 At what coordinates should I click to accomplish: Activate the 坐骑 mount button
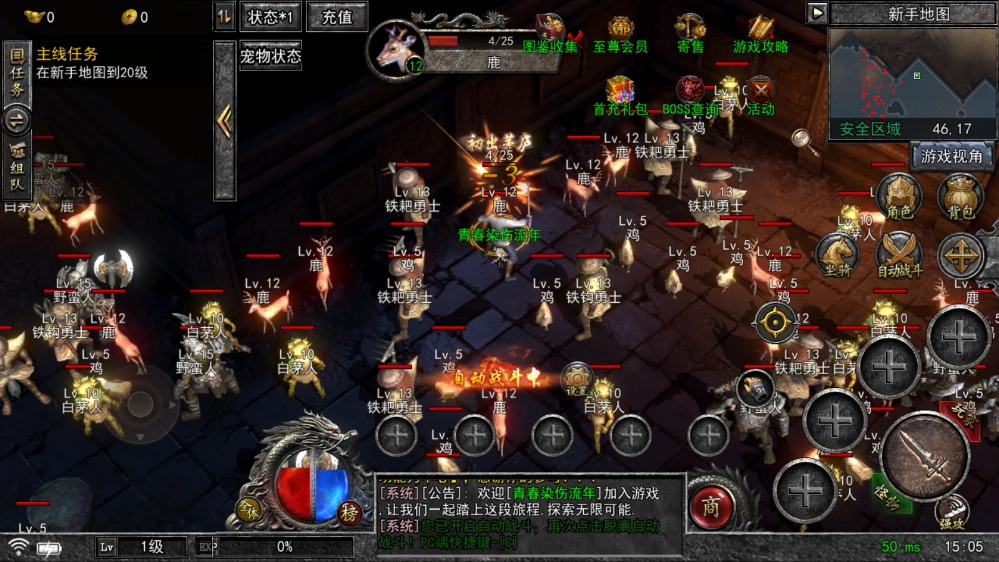(836, 255)
